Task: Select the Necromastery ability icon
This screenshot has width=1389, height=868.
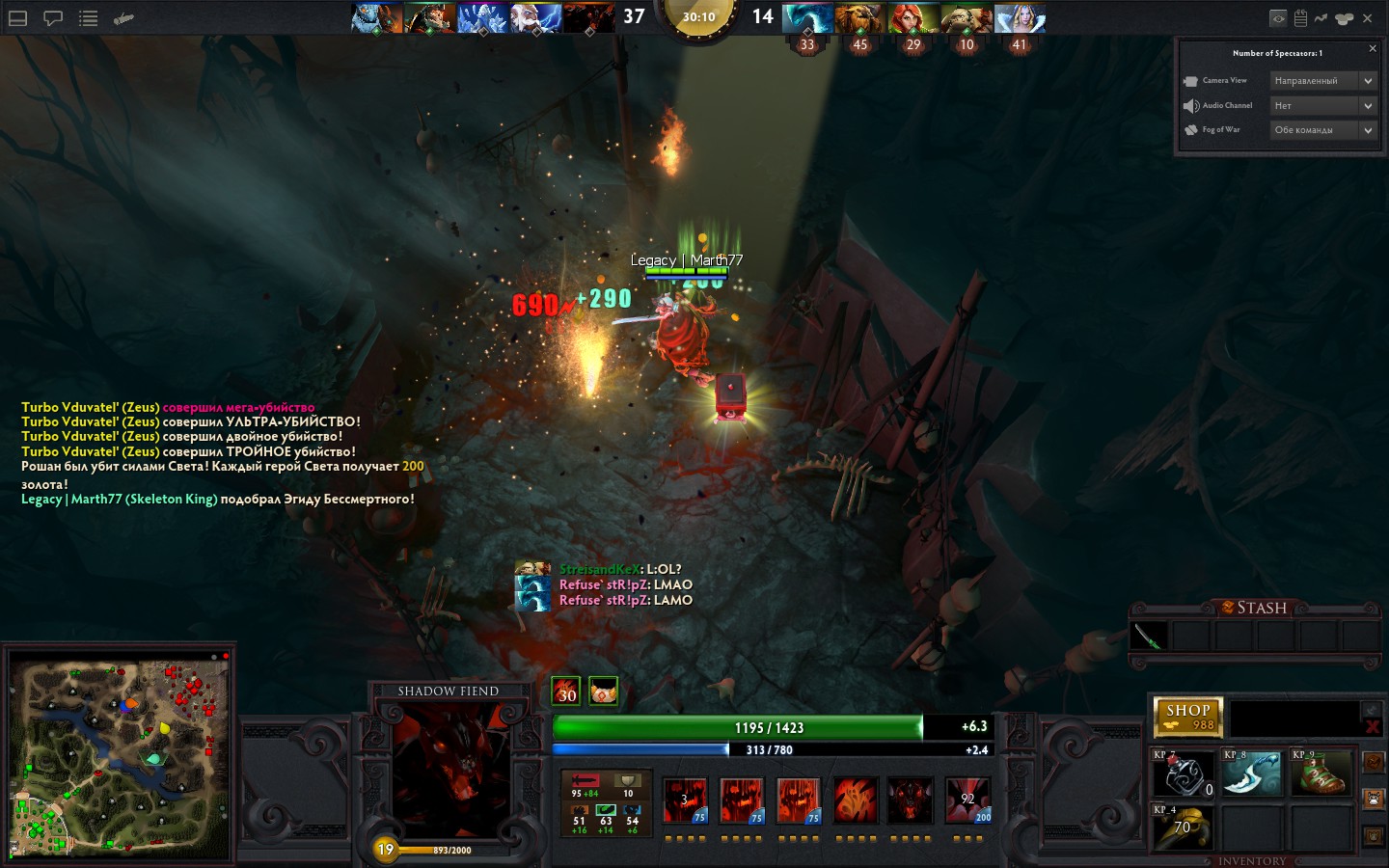Action: point(855,800)
